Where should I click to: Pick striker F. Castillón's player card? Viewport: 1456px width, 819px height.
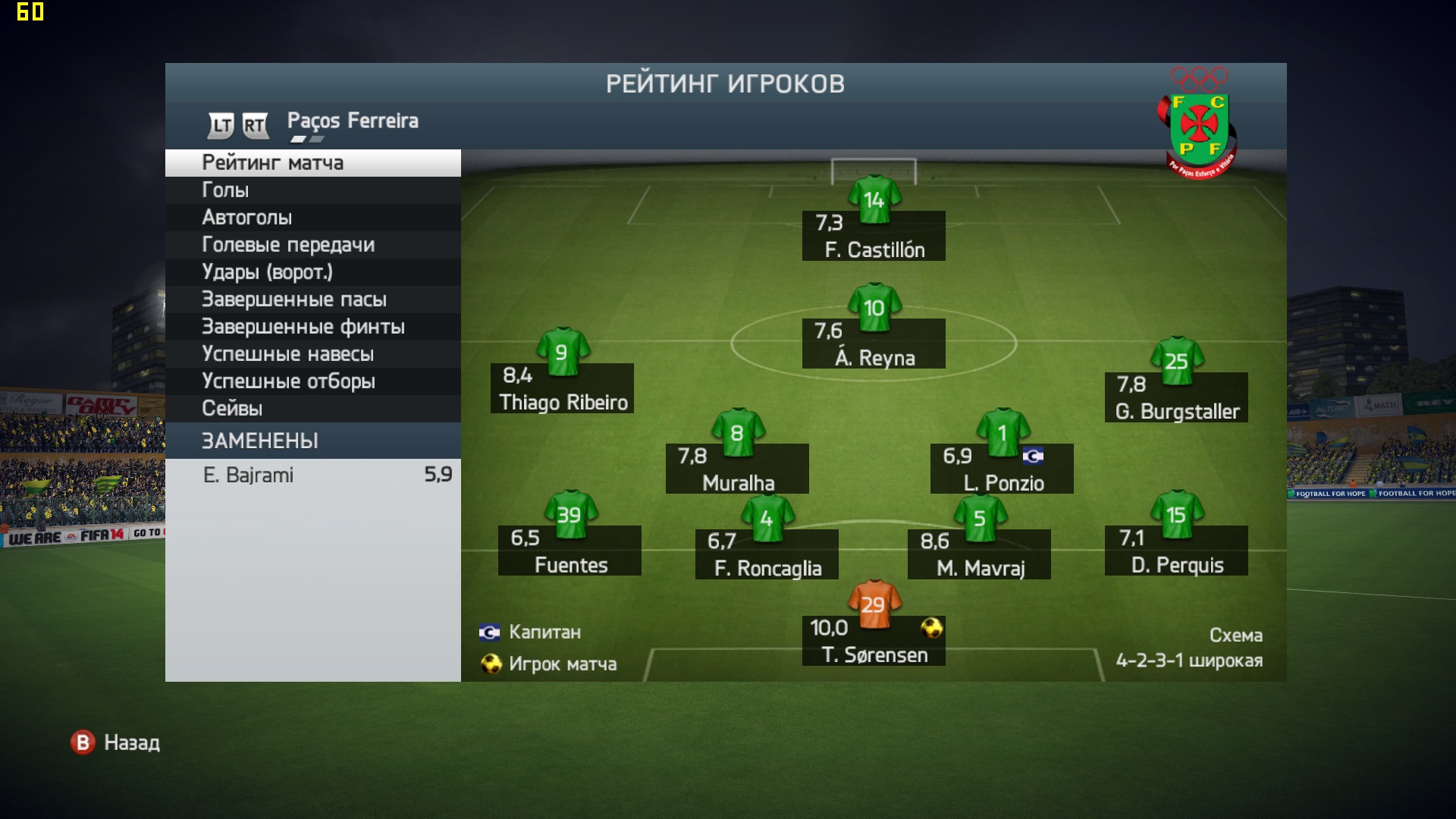874,236
